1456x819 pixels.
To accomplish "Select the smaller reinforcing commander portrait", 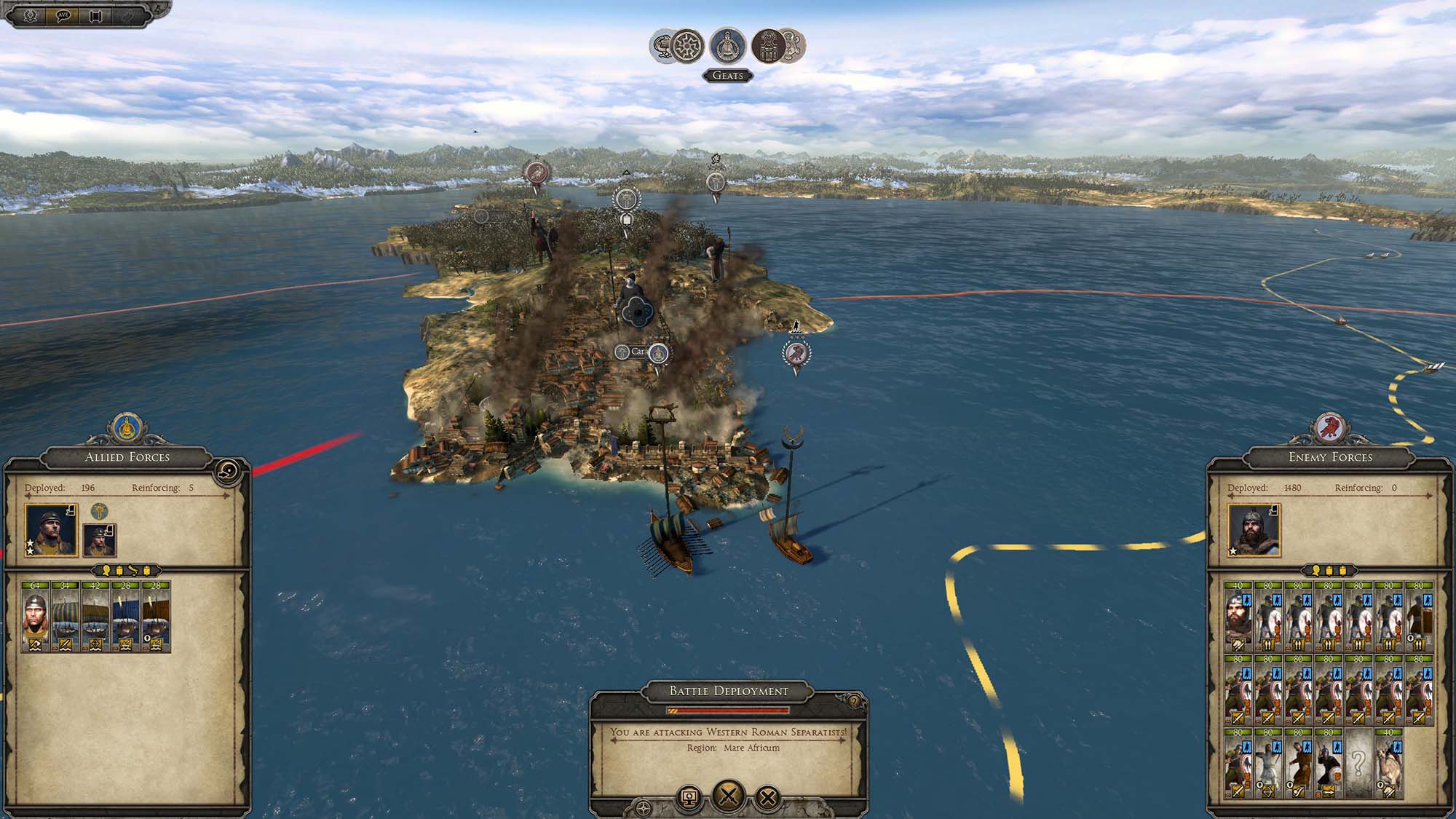I will tap(100, 539).
